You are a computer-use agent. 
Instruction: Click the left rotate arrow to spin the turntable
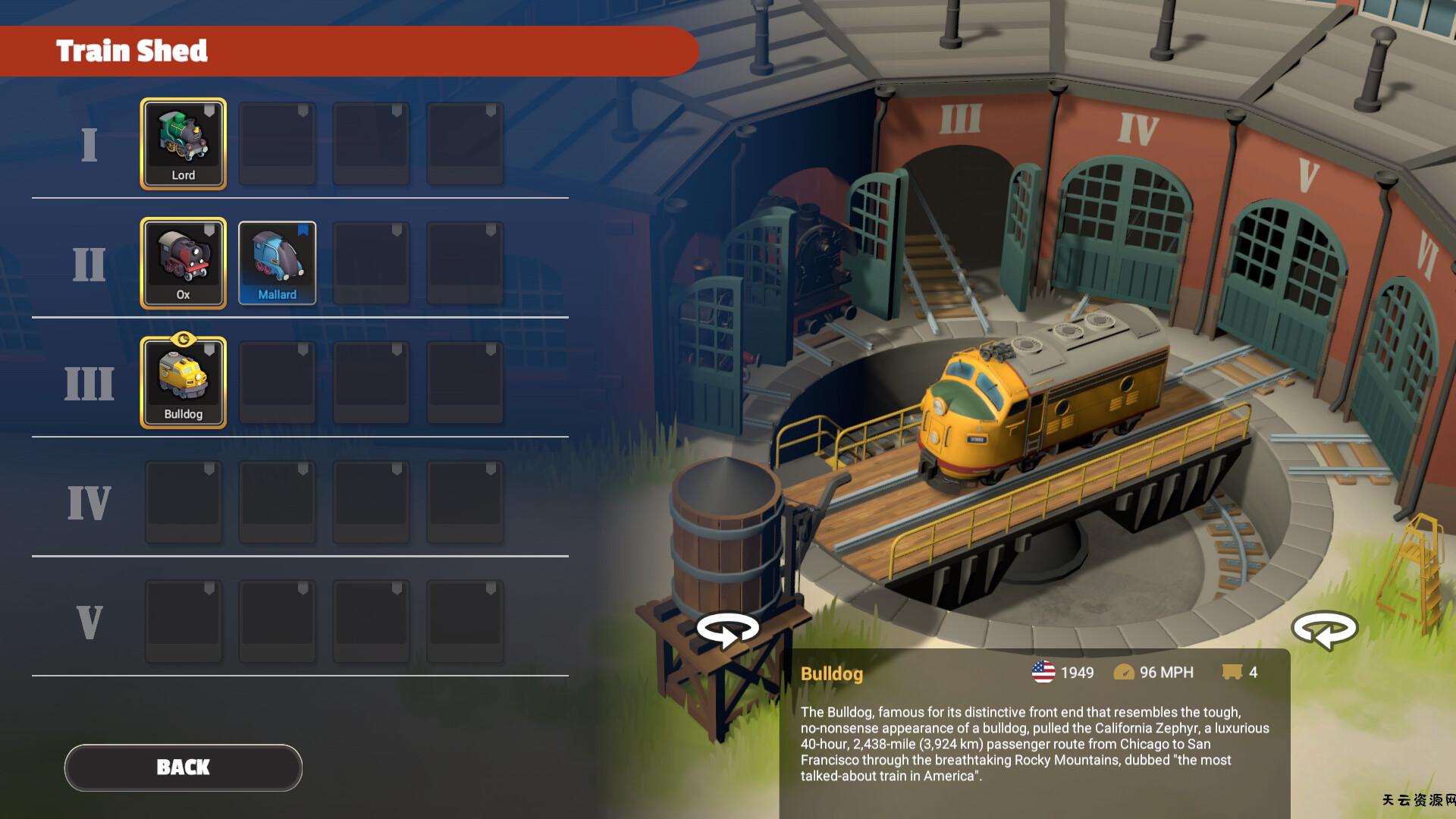[x=729, y=628]
